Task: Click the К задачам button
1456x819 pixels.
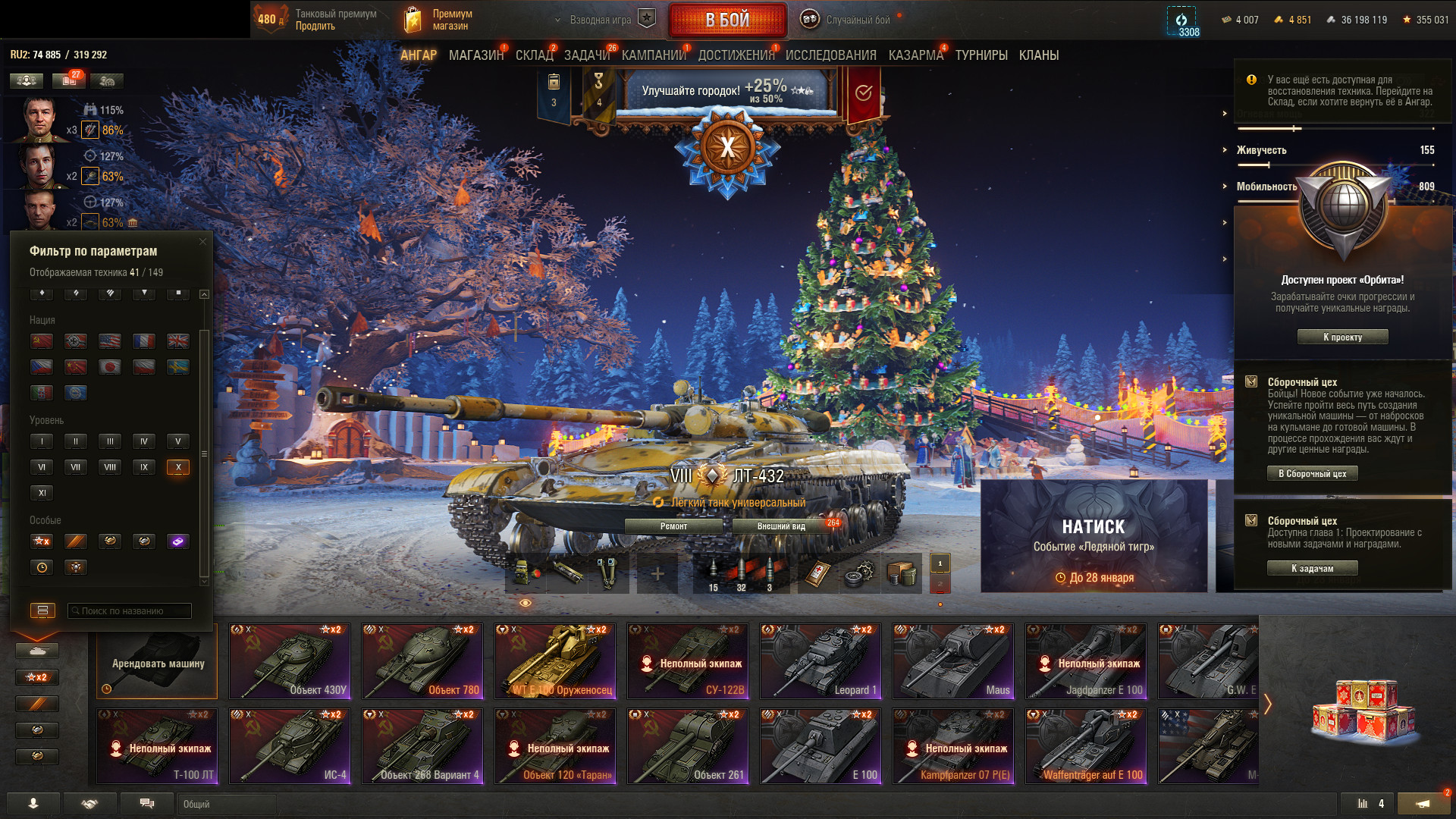Action: [1312, 568]
